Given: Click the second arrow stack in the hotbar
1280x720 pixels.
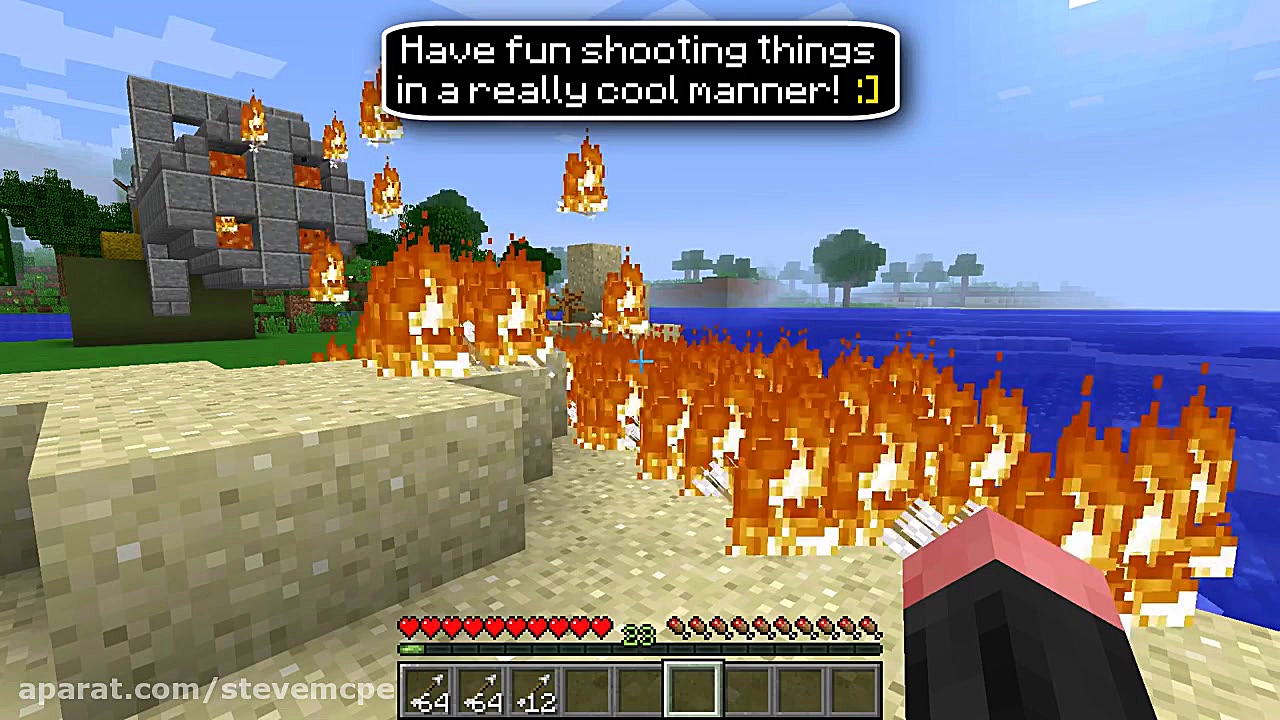Looking at the screenshot, I should point(483,688).
